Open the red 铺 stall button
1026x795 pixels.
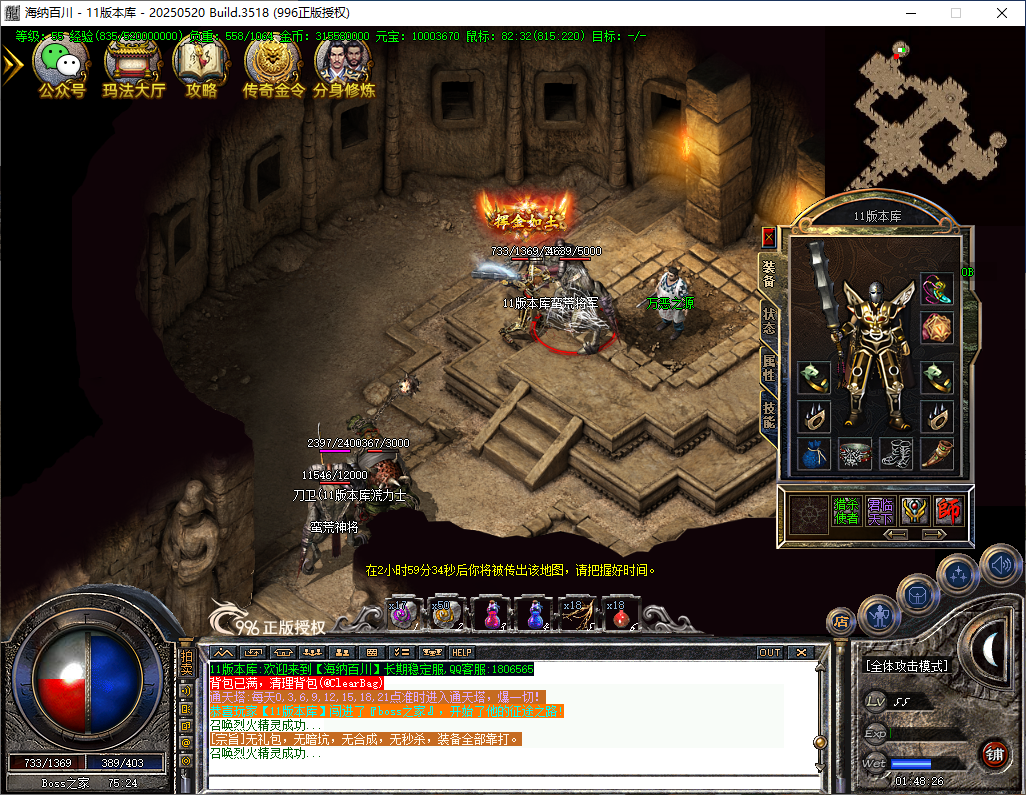pyautogui.click(x=994, y=753)
